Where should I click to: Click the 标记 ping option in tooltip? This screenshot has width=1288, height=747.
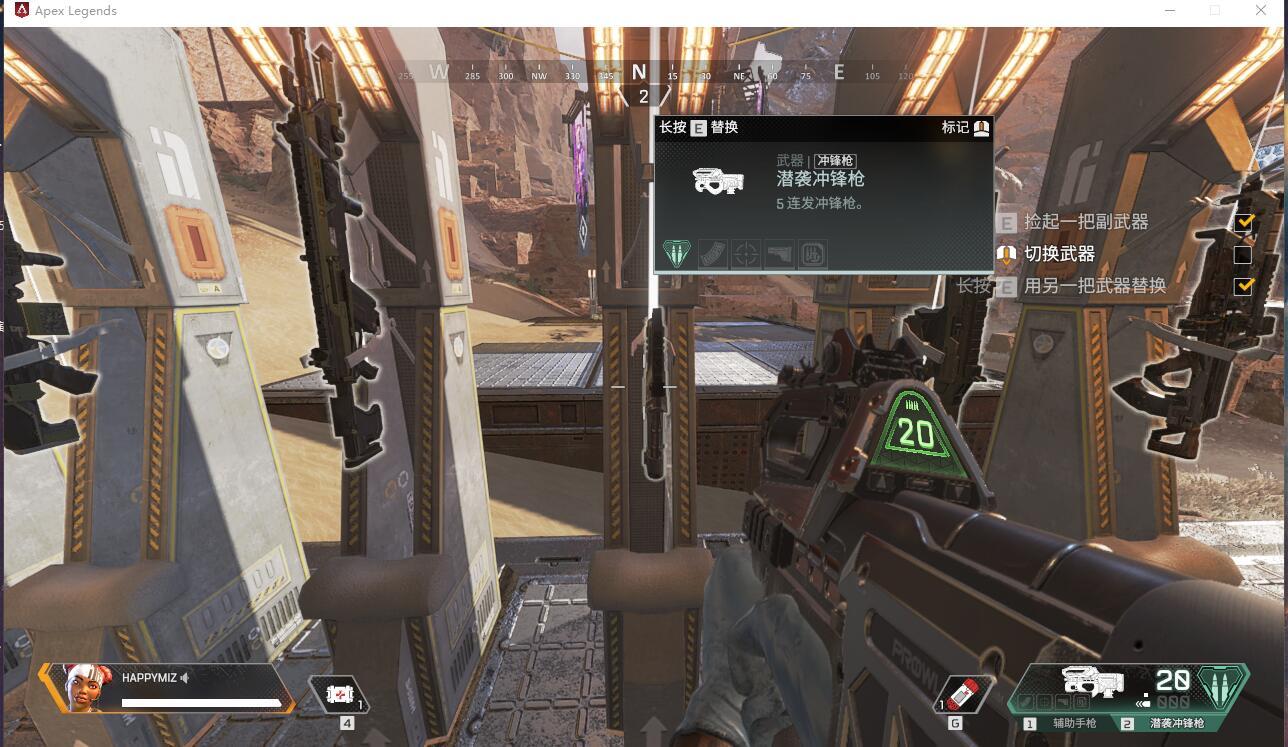965,127
